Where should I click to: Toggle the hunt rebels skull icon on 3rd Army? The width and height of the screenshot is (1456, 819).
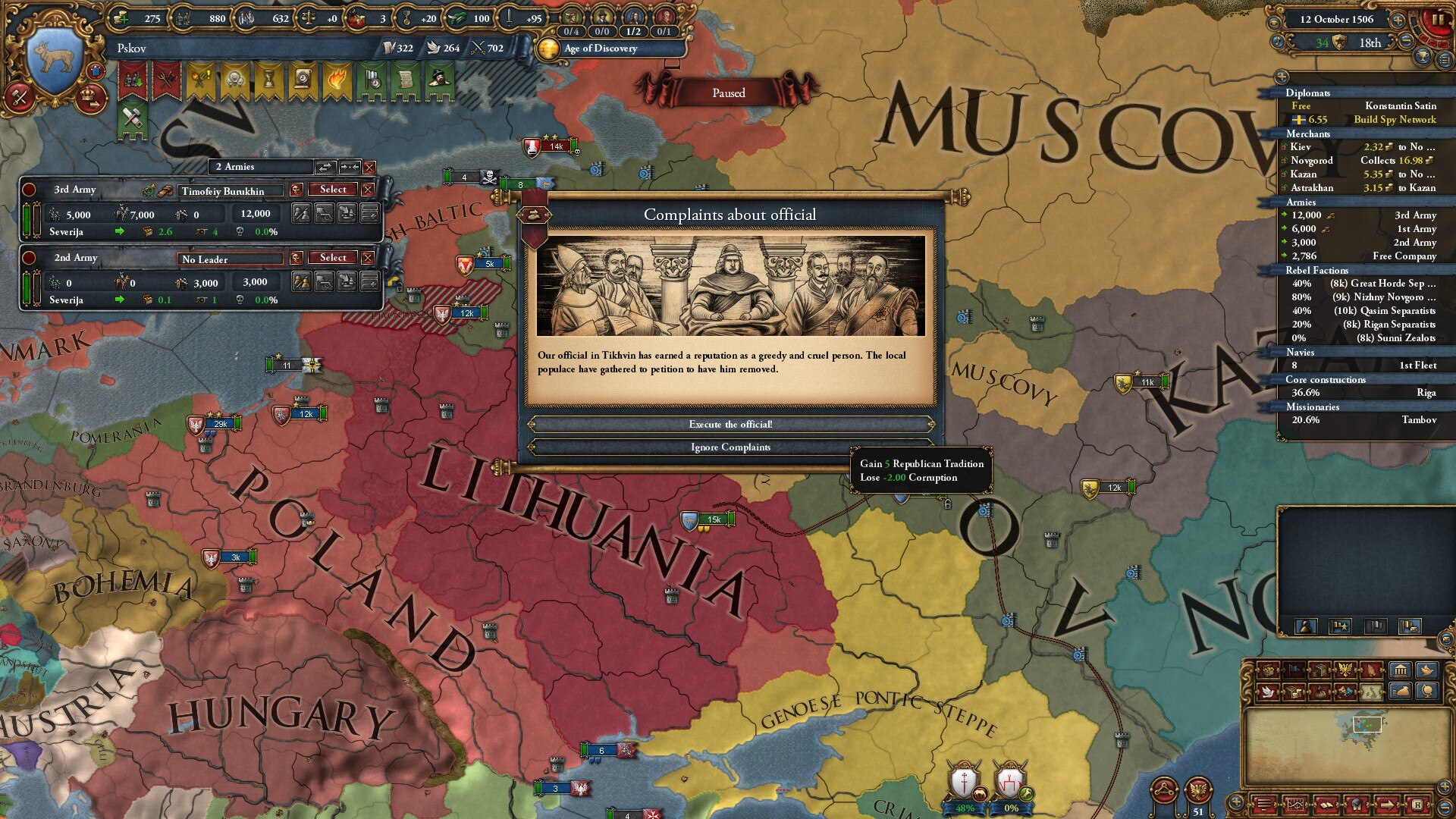tap(297, 190)
